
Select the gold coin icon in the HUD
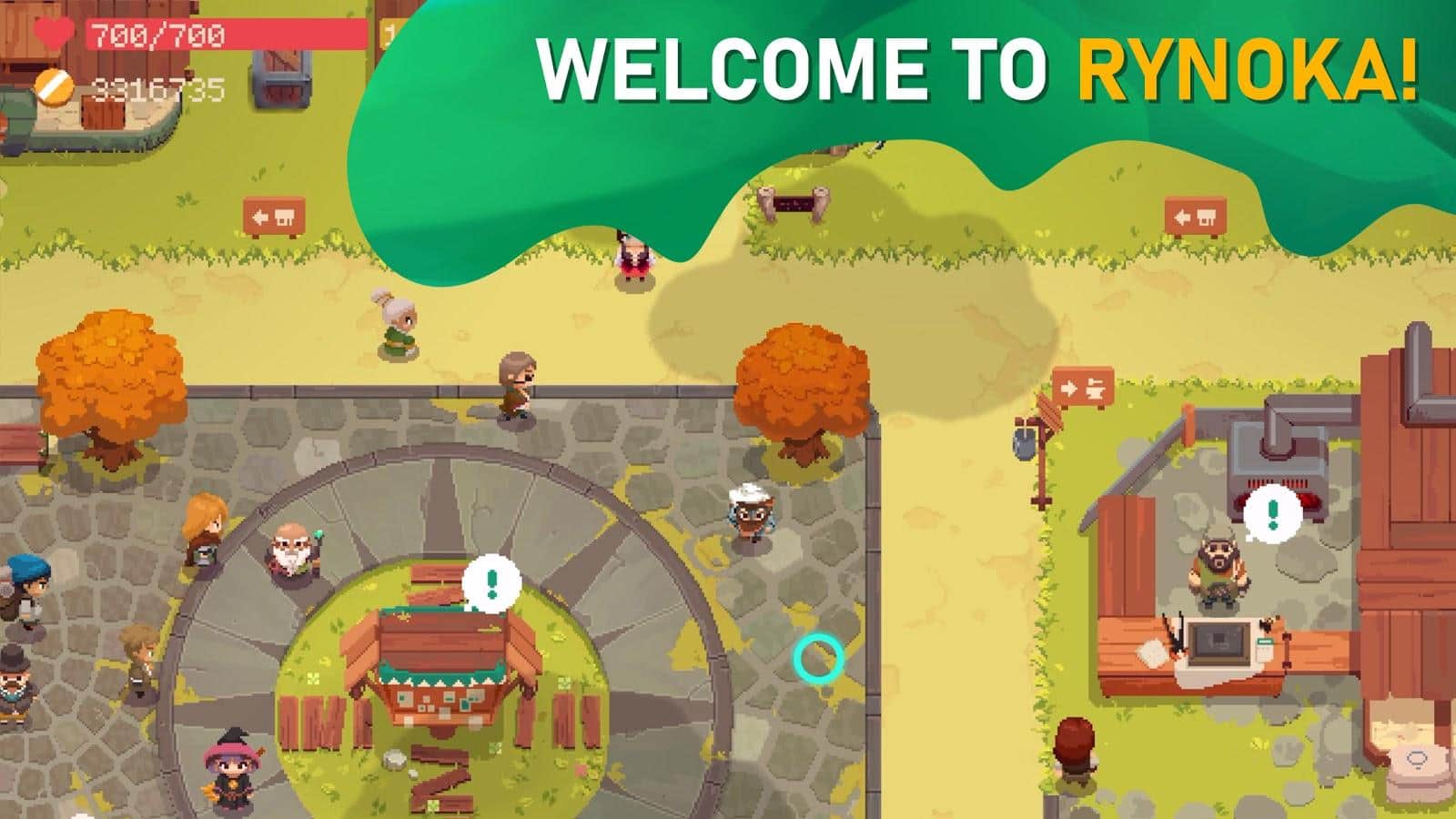pos(54,86)
